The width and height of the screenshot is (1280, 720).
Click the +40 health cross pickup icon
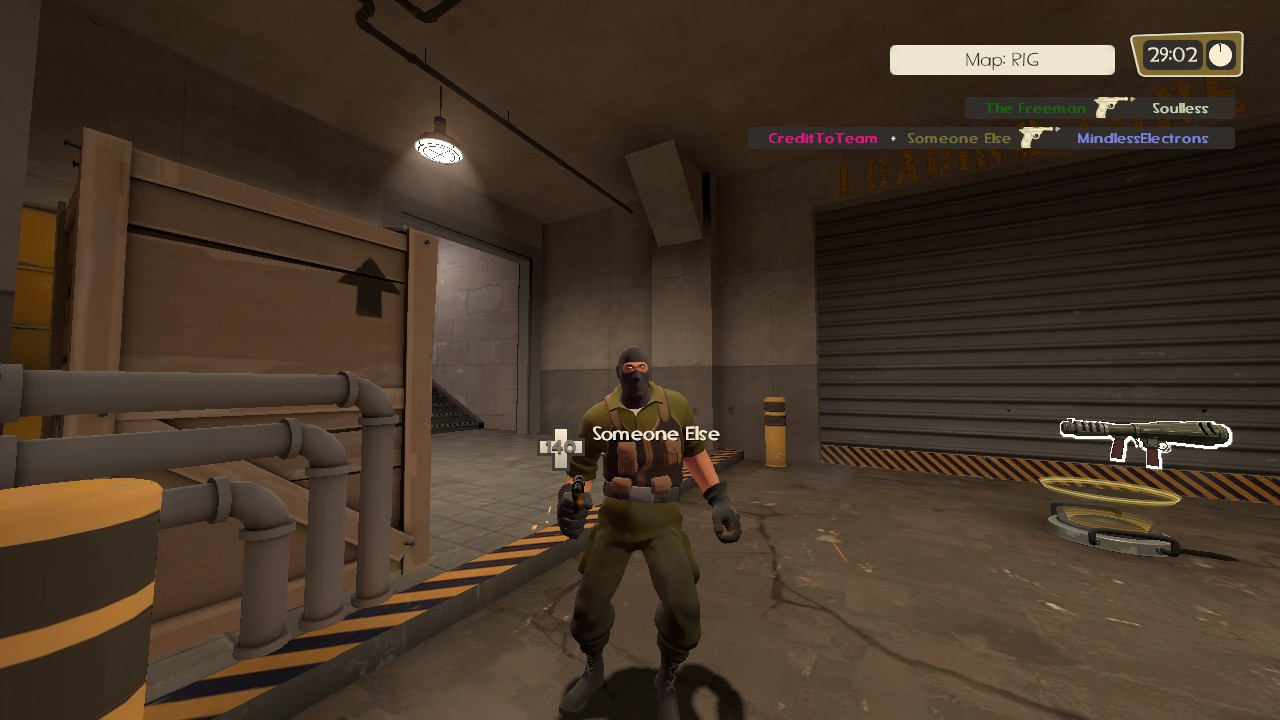pyautogui.click(x=562, y=446)
